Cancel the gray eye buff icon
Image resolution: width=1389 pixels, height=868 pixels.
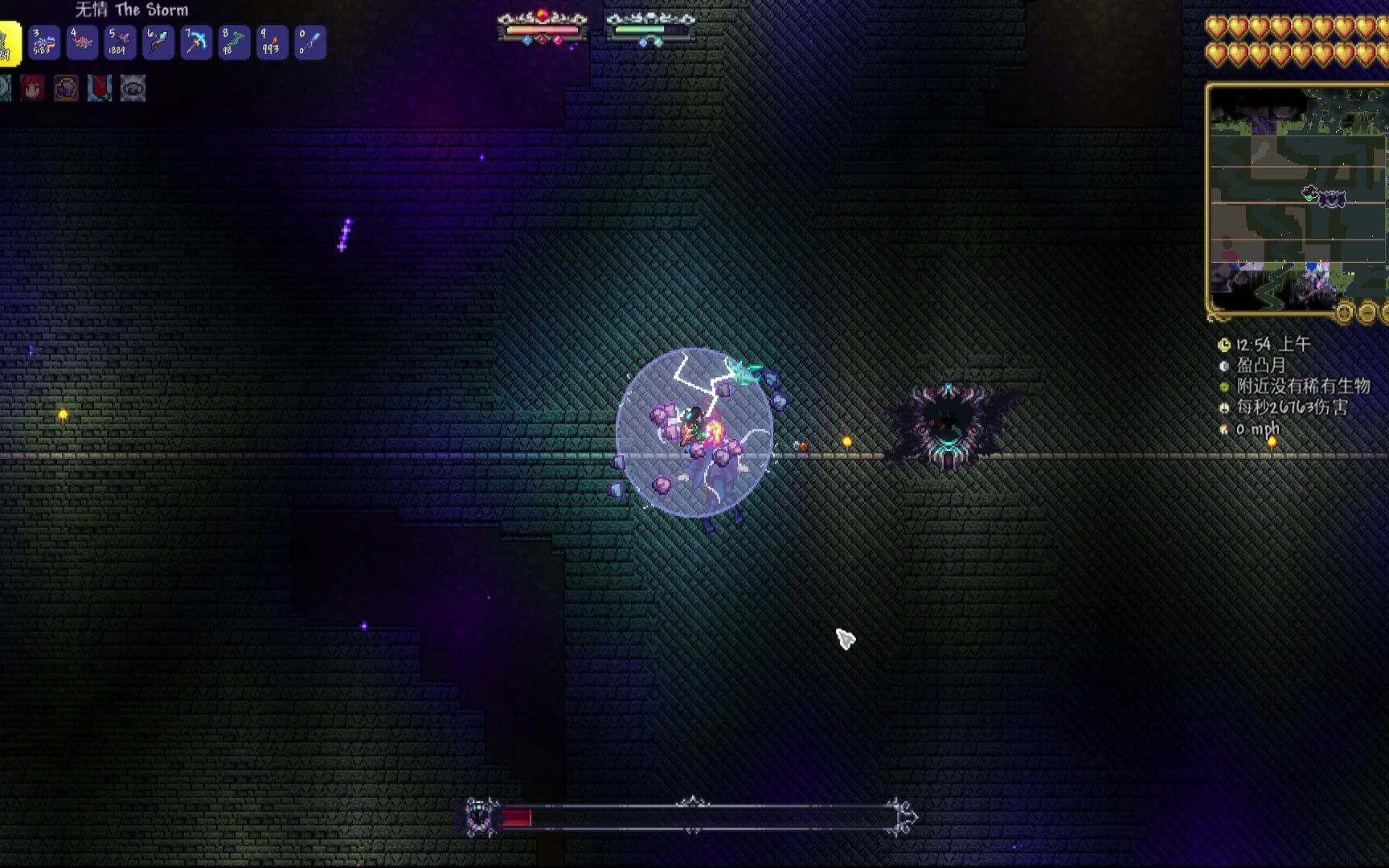133,88
